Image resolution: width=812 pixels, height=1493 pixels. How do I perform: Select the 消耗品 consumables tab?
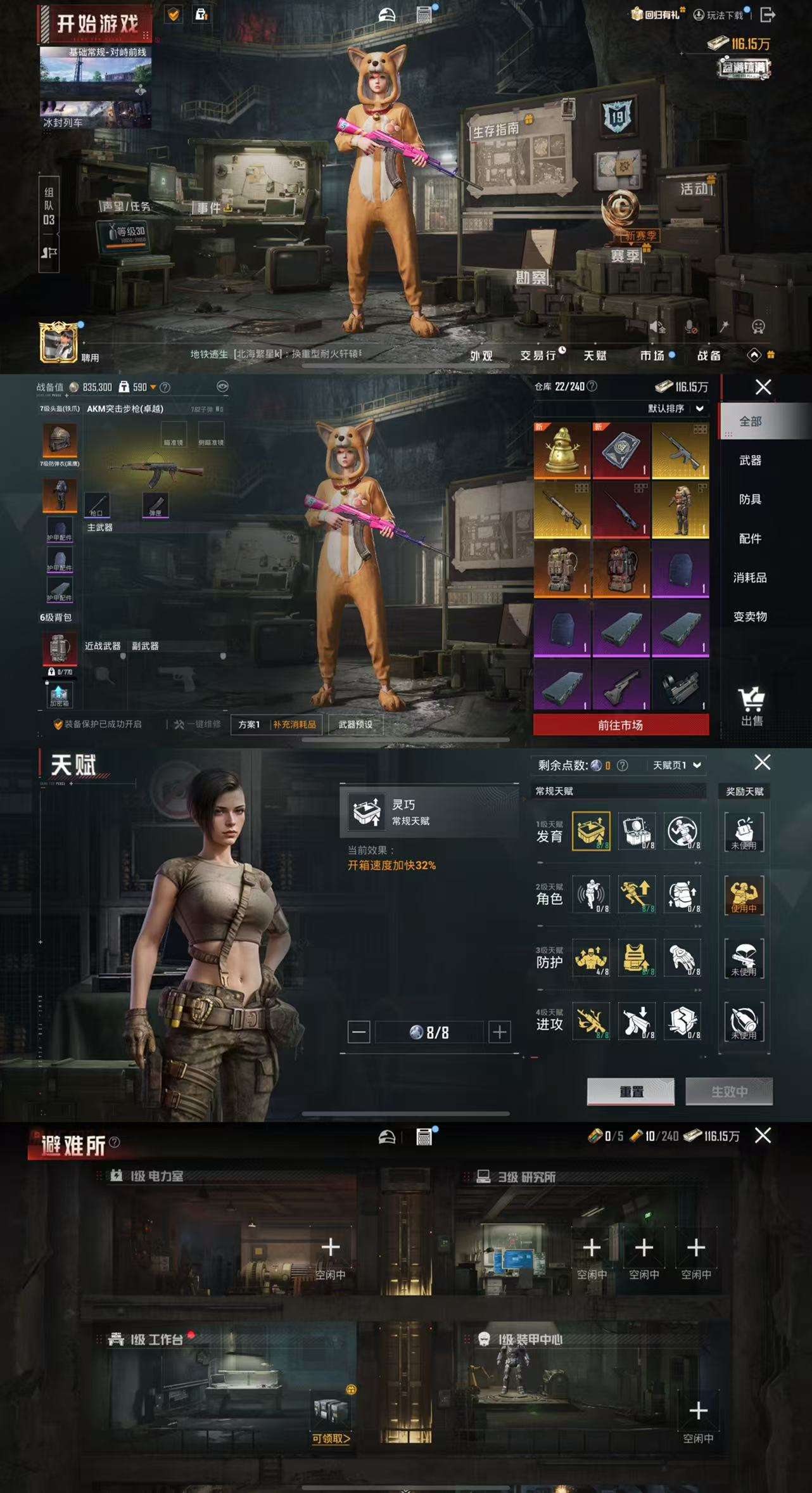tap(750, 577)
